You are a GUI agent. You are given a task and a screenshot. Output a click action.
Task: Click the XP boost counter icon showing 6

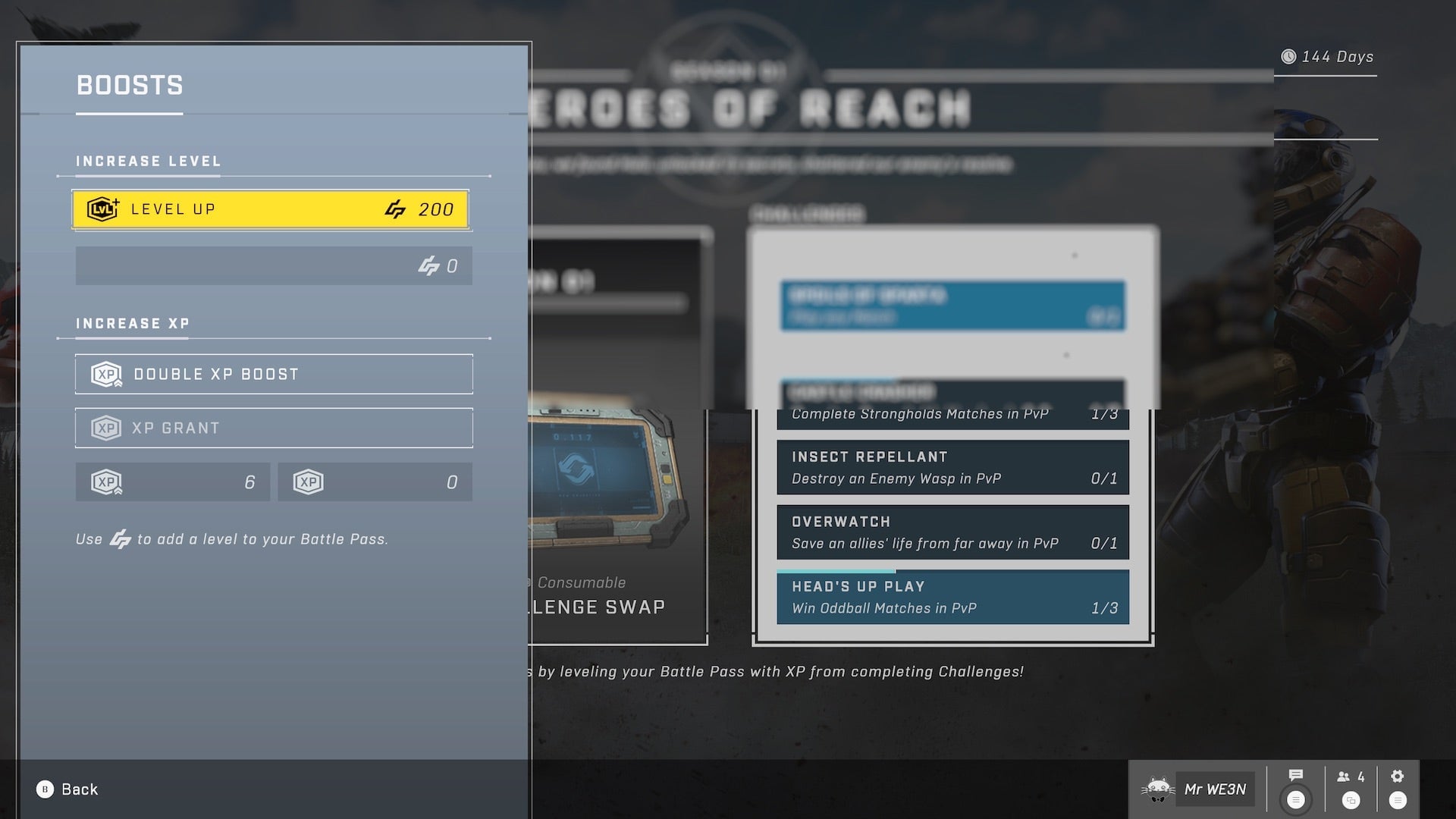[x=106, y=482]
